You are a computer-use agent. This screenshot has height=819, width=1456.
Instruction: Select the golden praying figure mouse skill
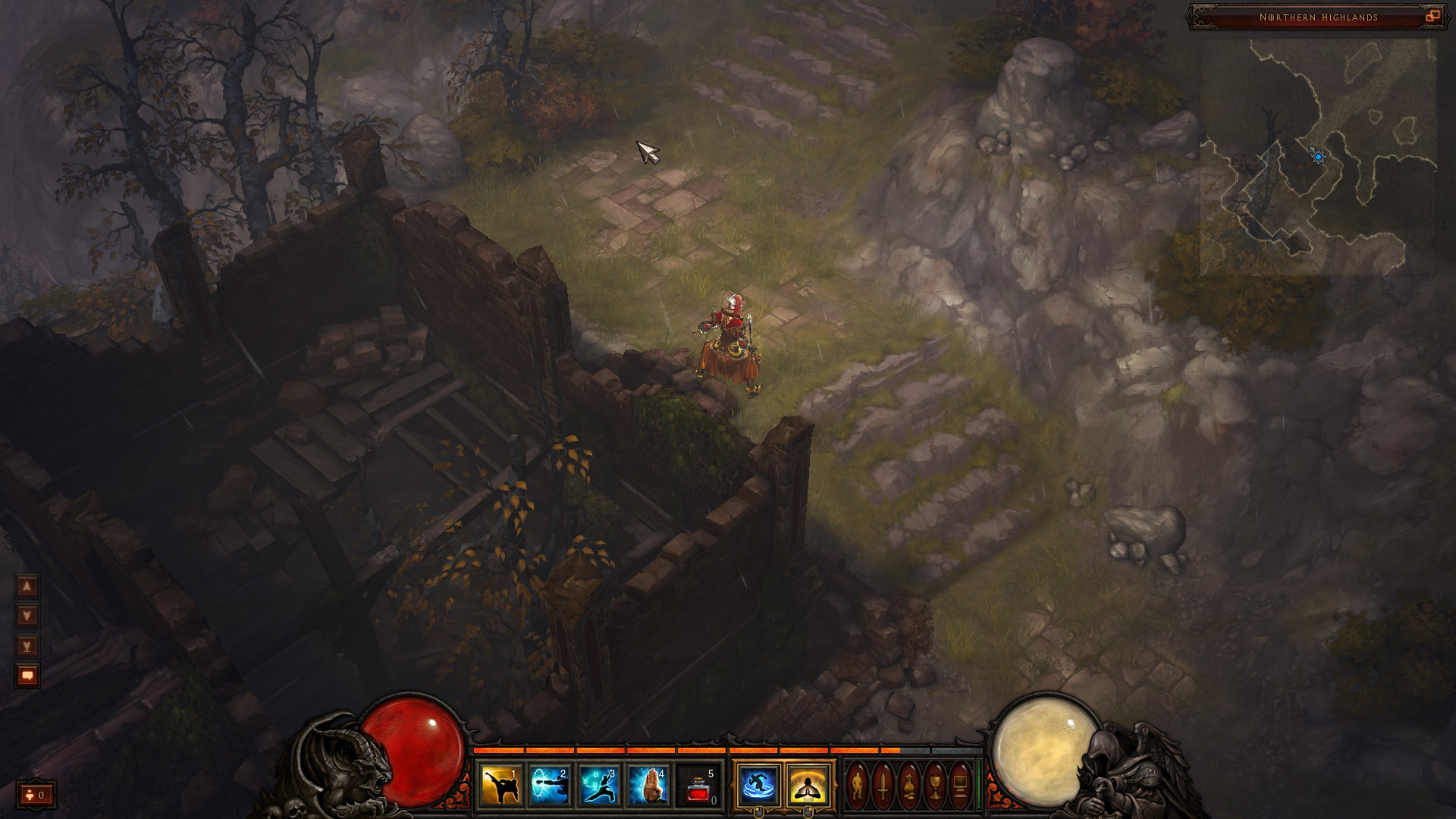point(808,786)
